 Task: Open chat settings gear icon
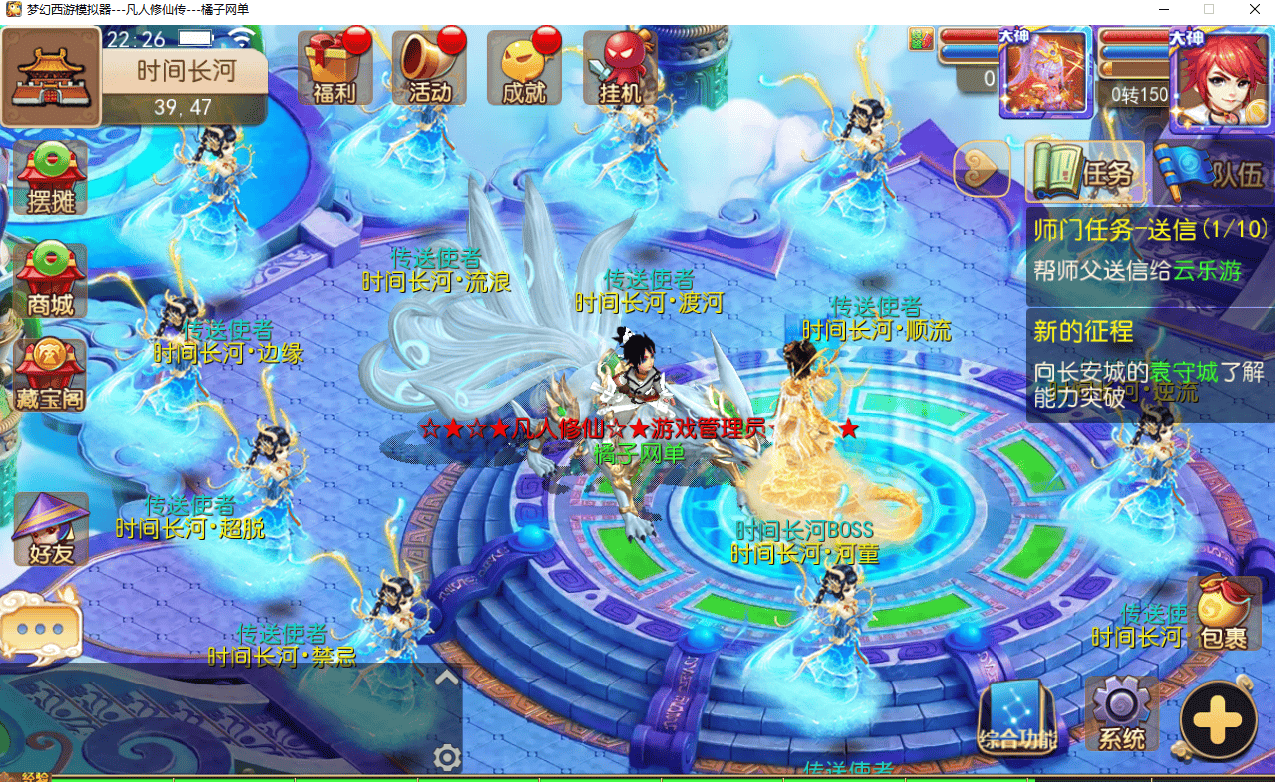(x=446, y=756)
